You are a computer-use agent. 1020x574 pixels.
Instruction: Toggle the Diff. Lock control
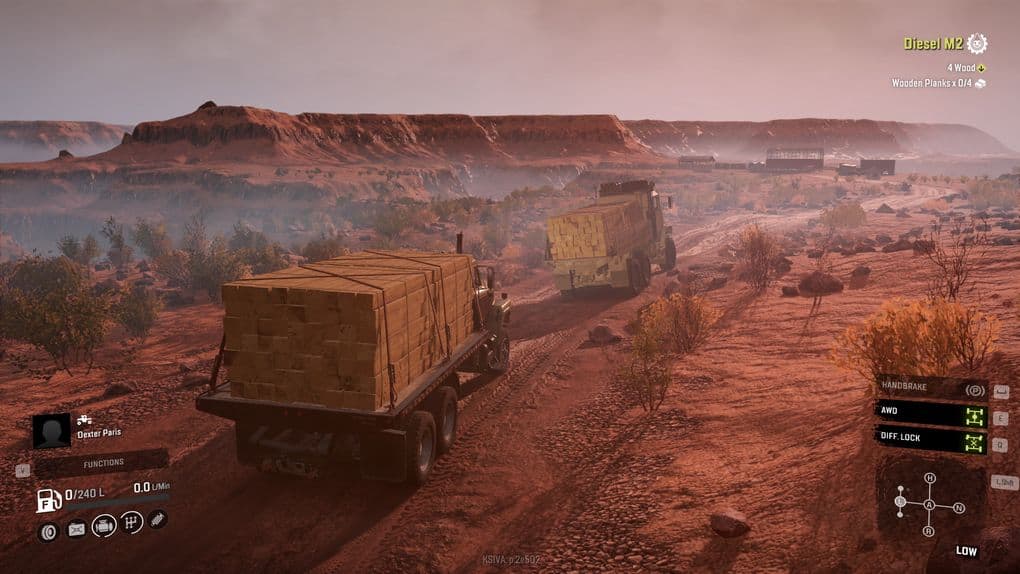pyautogui.click(x=931, y=440)
